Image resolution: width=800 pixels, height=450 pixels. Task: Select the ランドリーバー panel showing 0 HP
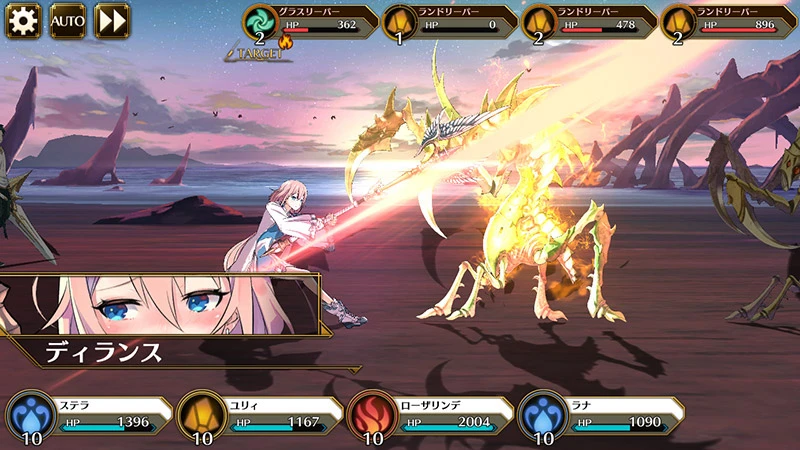click(450, 22)
